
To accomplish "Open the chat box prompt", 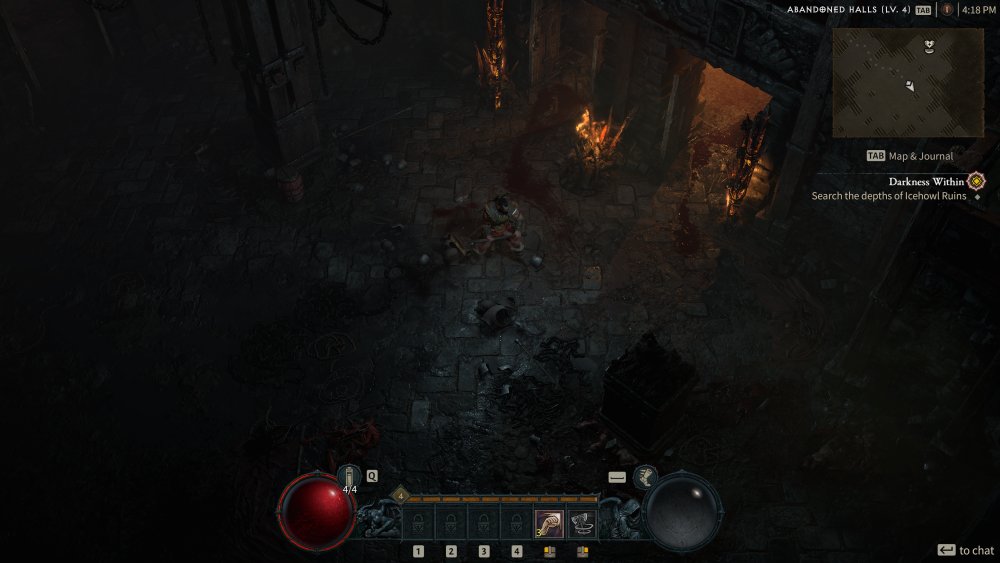I will click(965, 550).
